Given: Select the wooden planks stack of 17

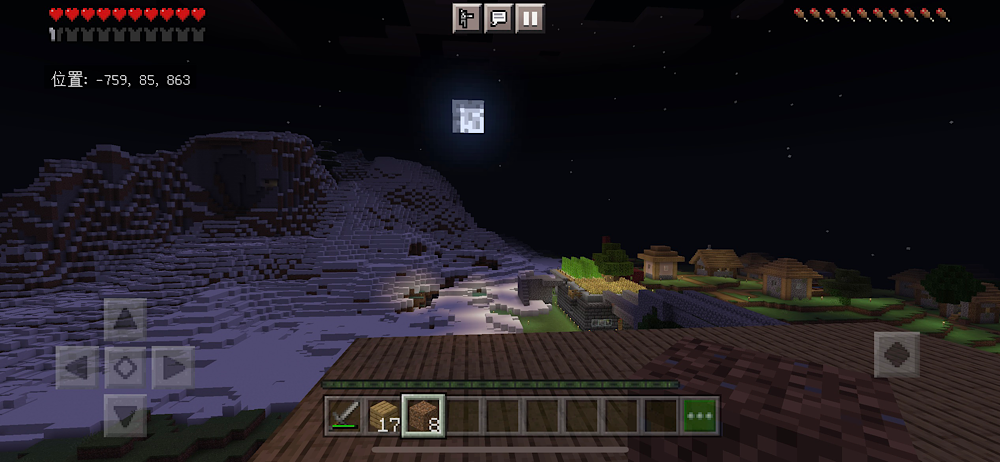Looking at the screenshot, I should pyautogui.click(x=384, y=415).
